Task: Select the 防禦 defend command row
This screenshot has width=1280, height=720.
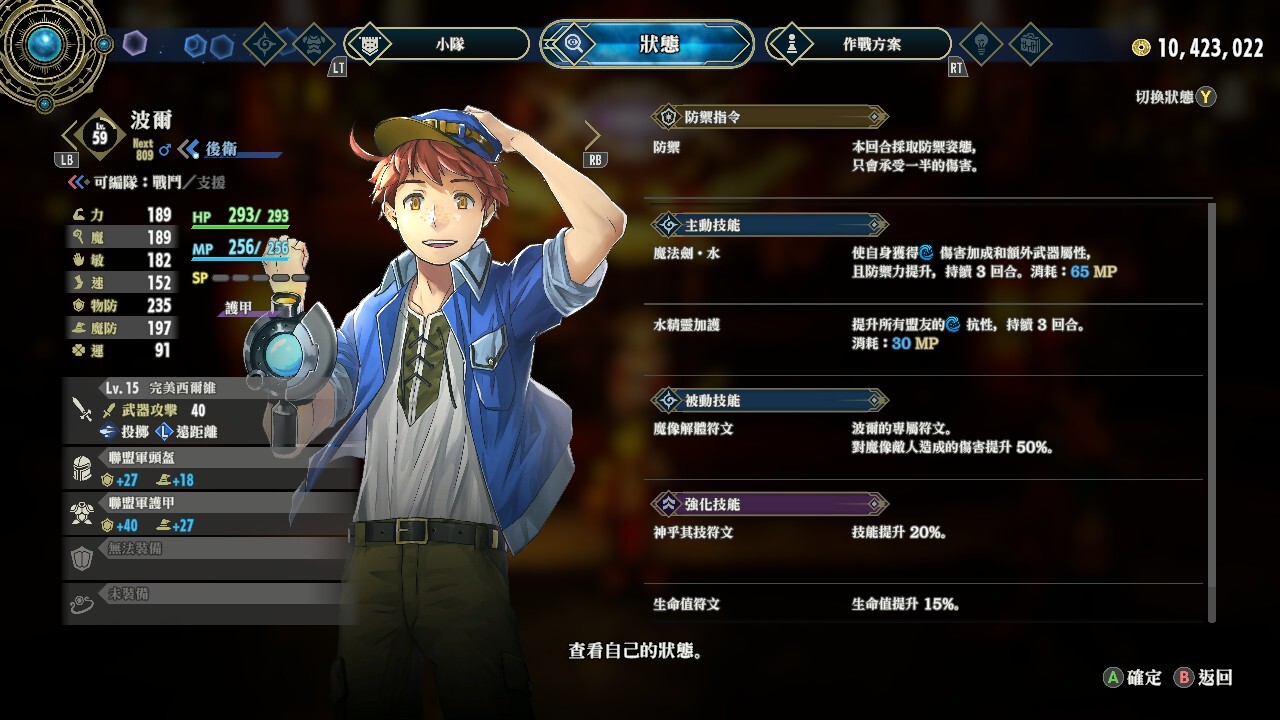Action: [x=925, y=156]
